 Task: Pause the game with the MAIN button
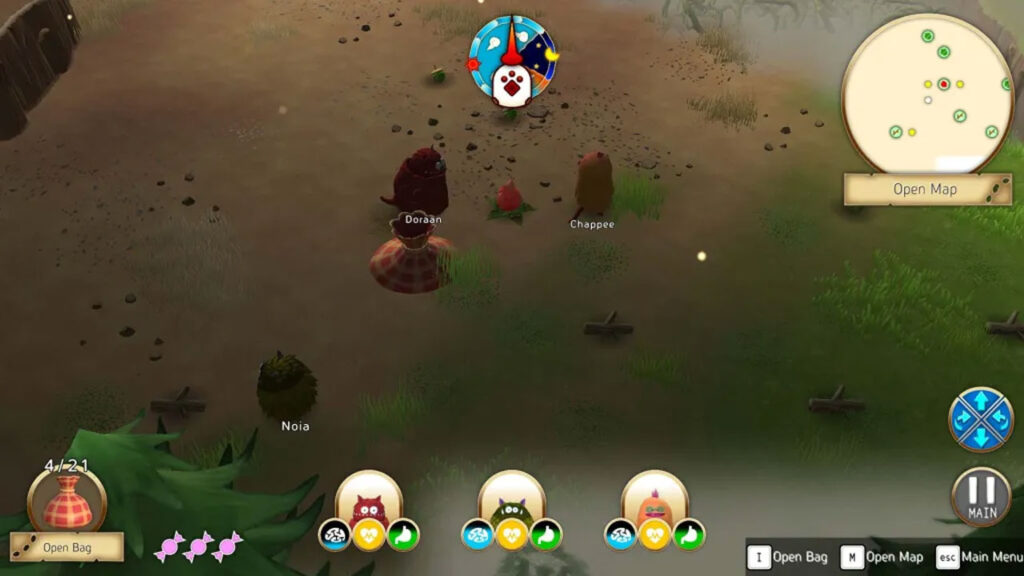(x=981, y=497)
